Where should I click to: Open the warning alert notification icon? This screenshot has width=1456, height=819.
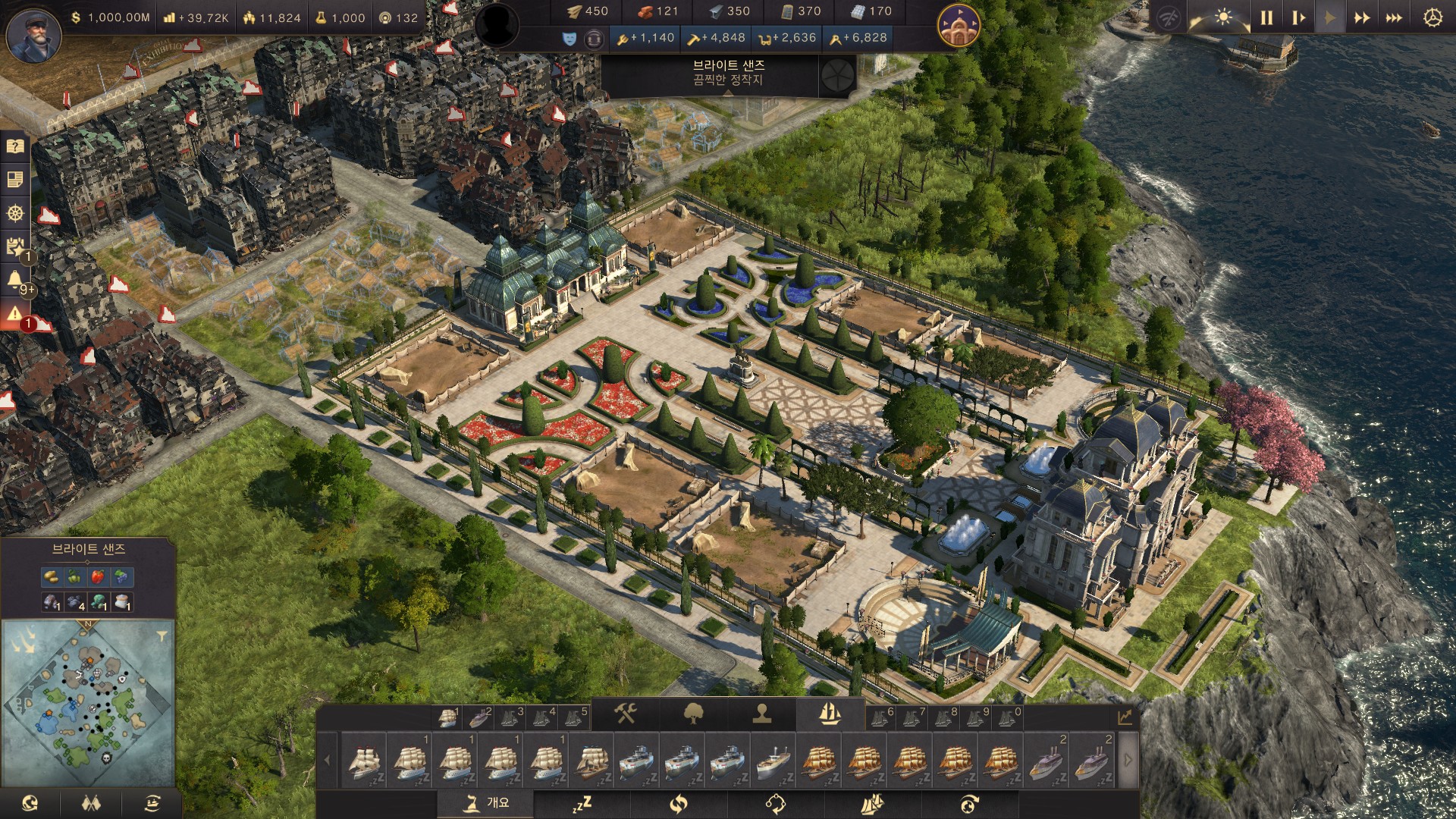click(14, 313)
